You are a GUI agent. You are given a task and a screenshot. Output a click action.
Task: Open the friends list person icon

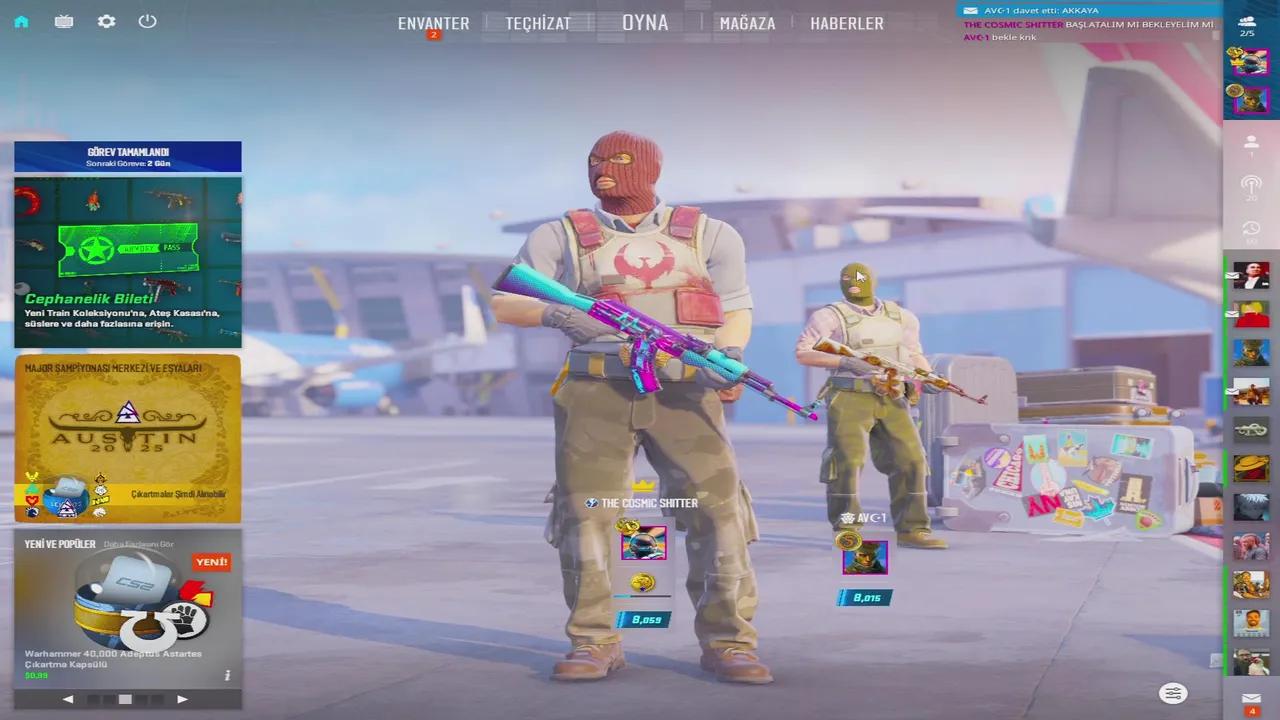pos(1251,143)
